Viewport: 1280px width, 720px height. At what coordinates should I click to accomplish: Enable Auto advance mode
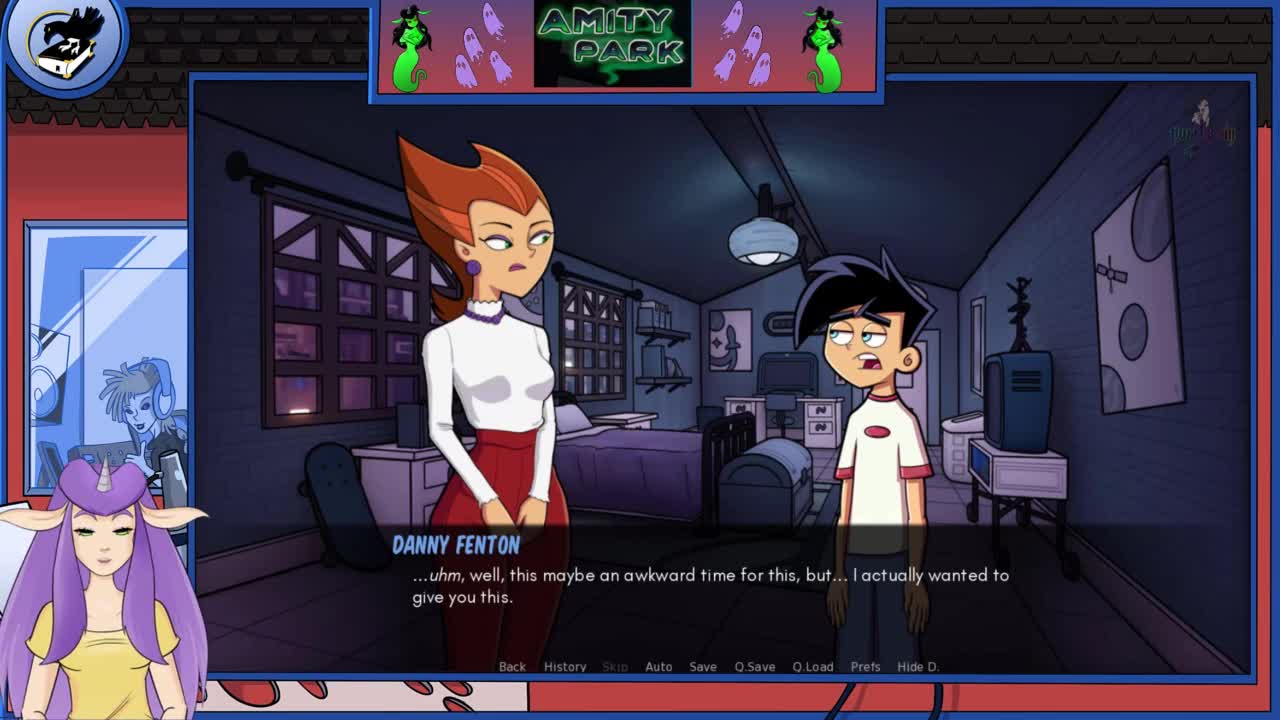[658, 667]
